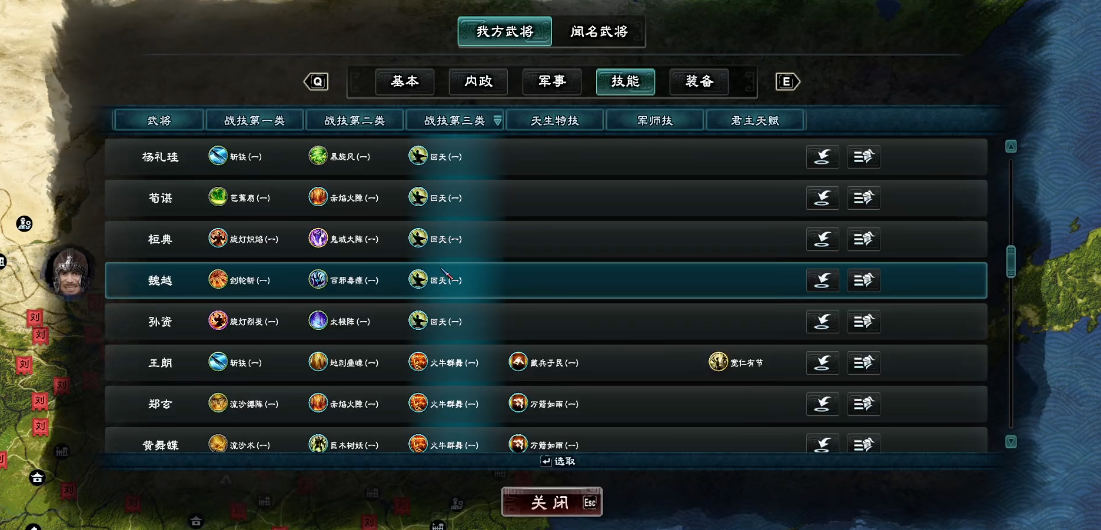Open the 装备 category tab
The height and width of the screenshot is (530, 1101).
click(x=699, y=81)
